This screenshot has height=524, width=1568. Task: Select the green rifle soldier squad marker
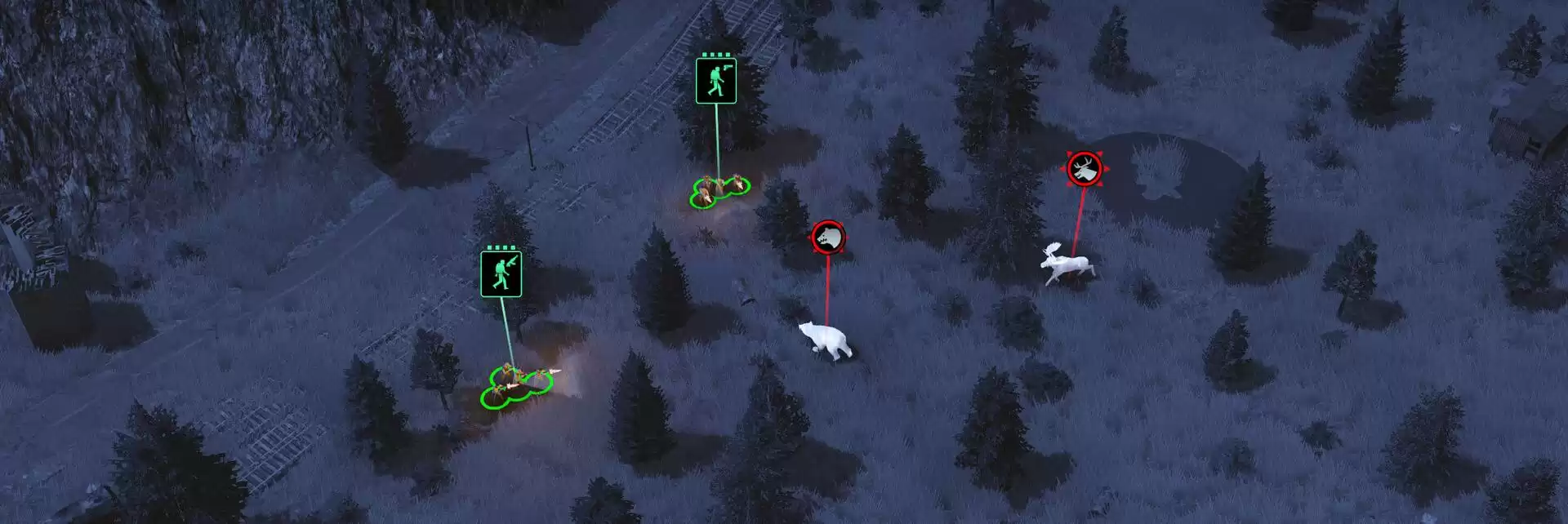tap(501, 274)
